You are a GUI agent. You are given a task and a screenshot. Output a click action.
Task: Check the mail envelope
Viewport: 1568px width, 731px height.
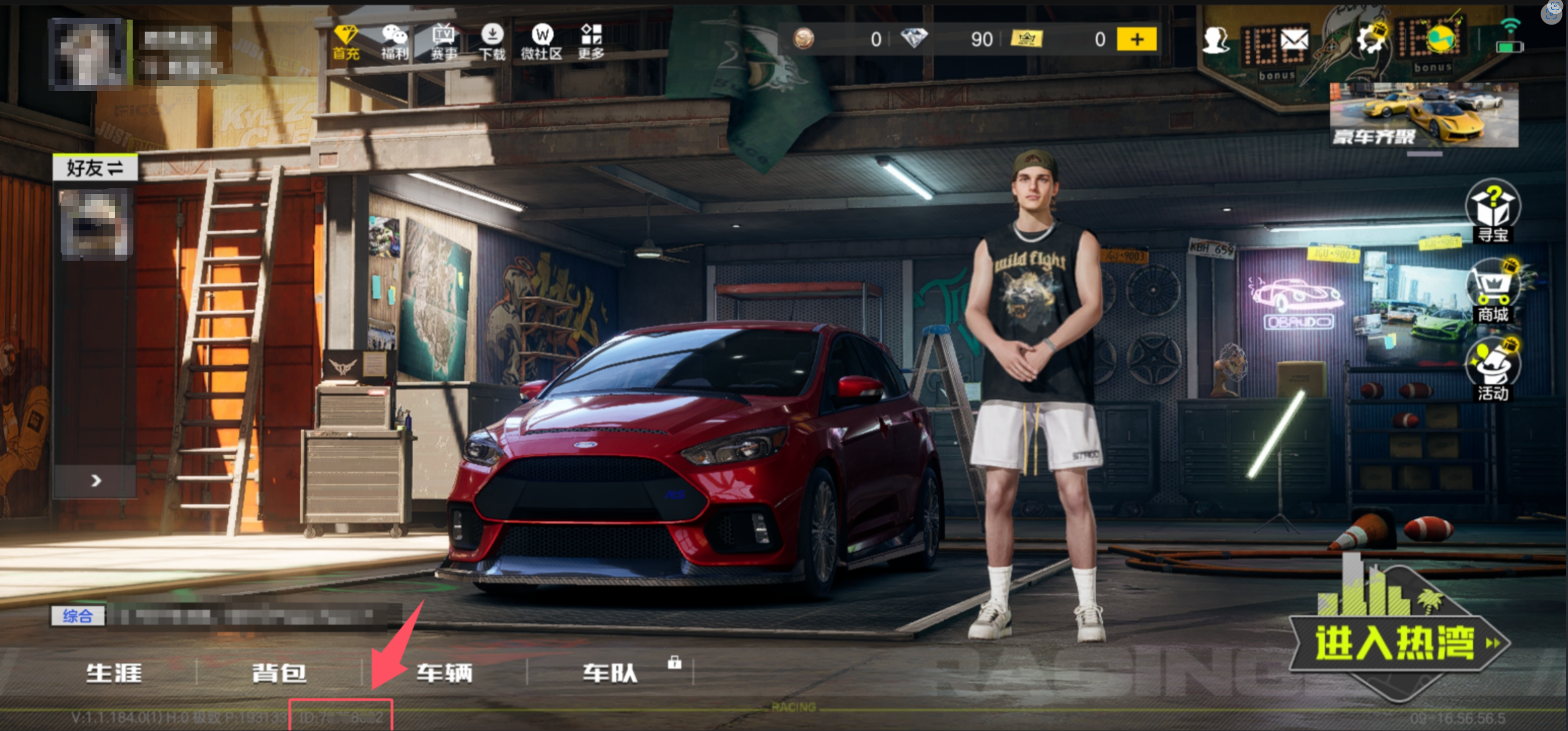[x=1294, y=41]
